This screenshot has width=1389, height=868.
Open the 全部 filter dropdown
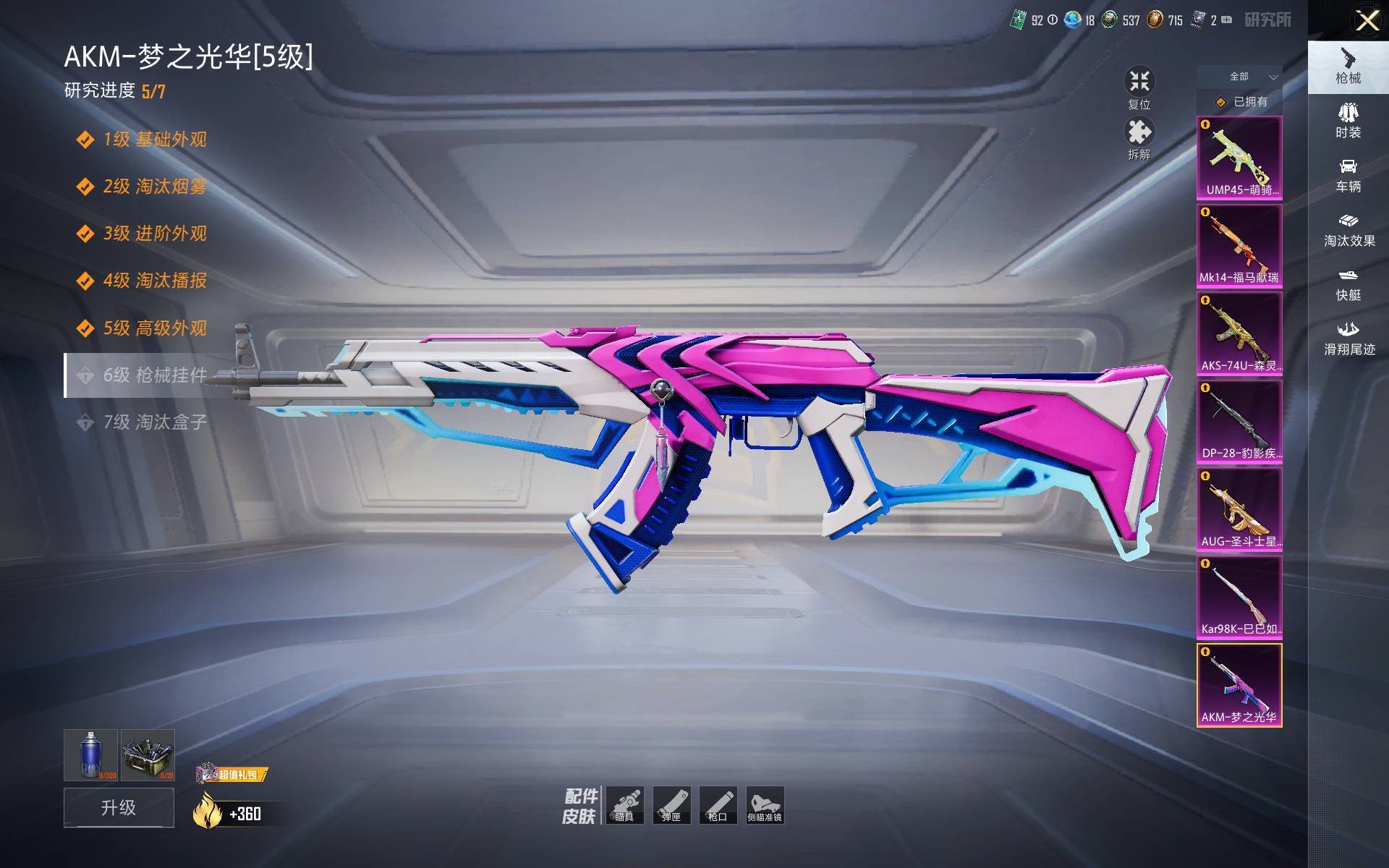click(x=1239, y=77)
